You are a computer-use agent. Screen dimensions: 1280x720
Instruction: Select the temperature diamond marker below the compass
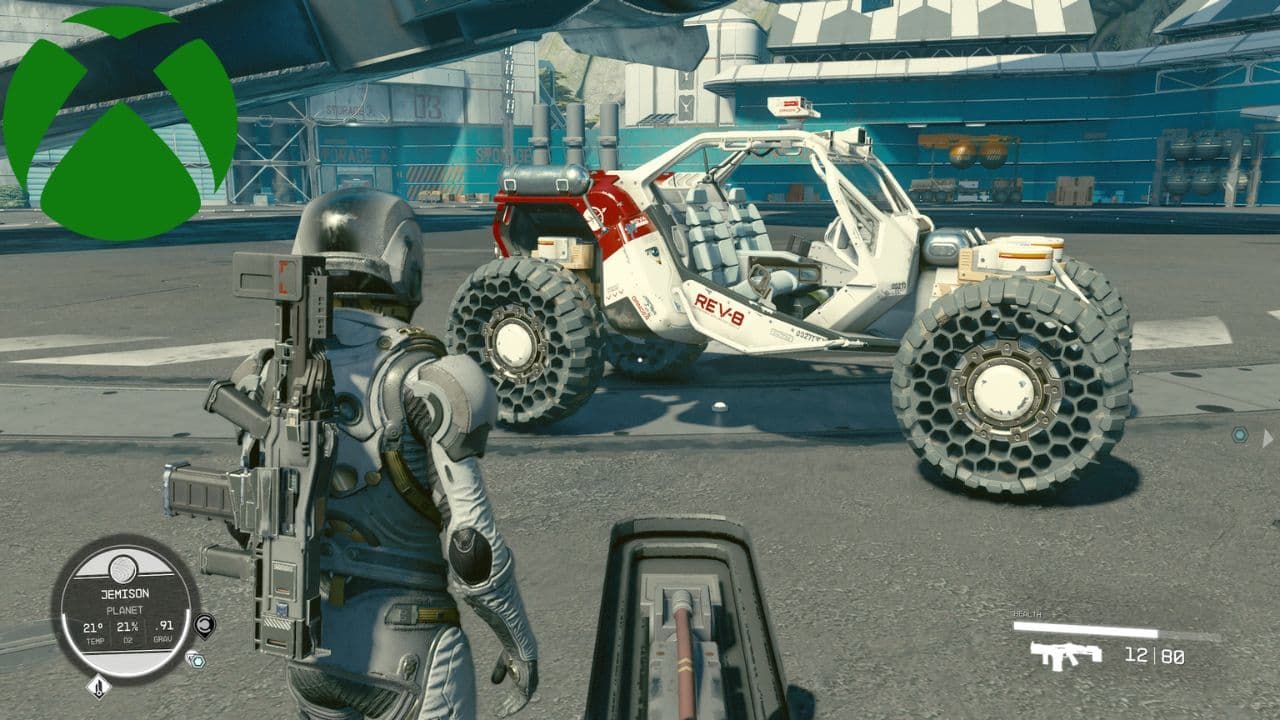tap(99, 686)
